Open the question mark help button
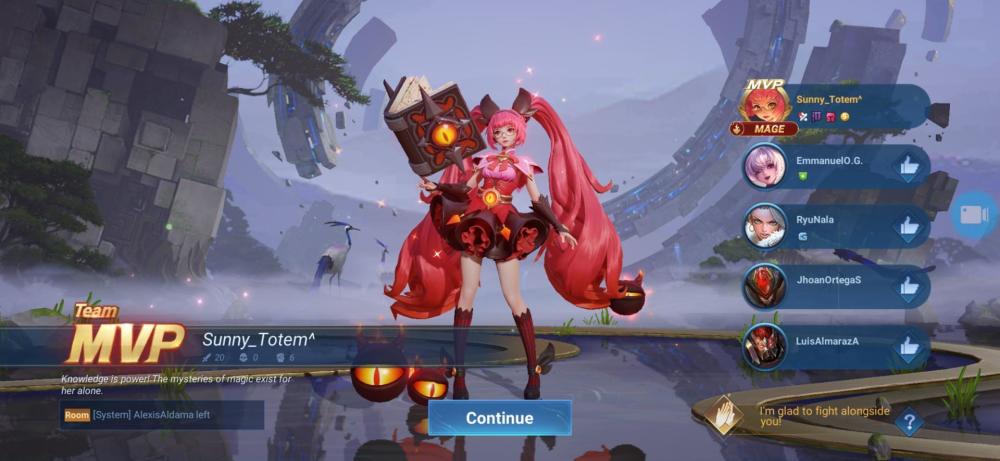1000x461 pixels. pos(908,423)
